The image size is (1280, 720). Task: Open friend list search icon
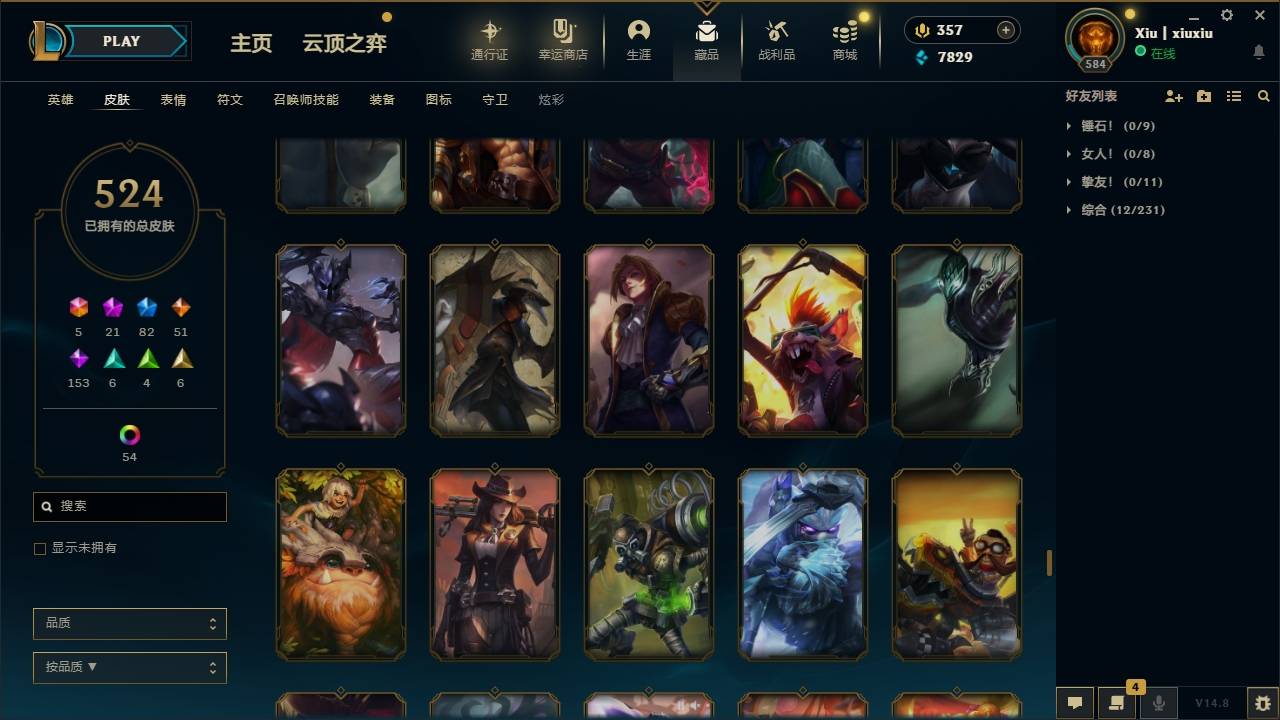pyautogui.click(x=1264, y=96)
